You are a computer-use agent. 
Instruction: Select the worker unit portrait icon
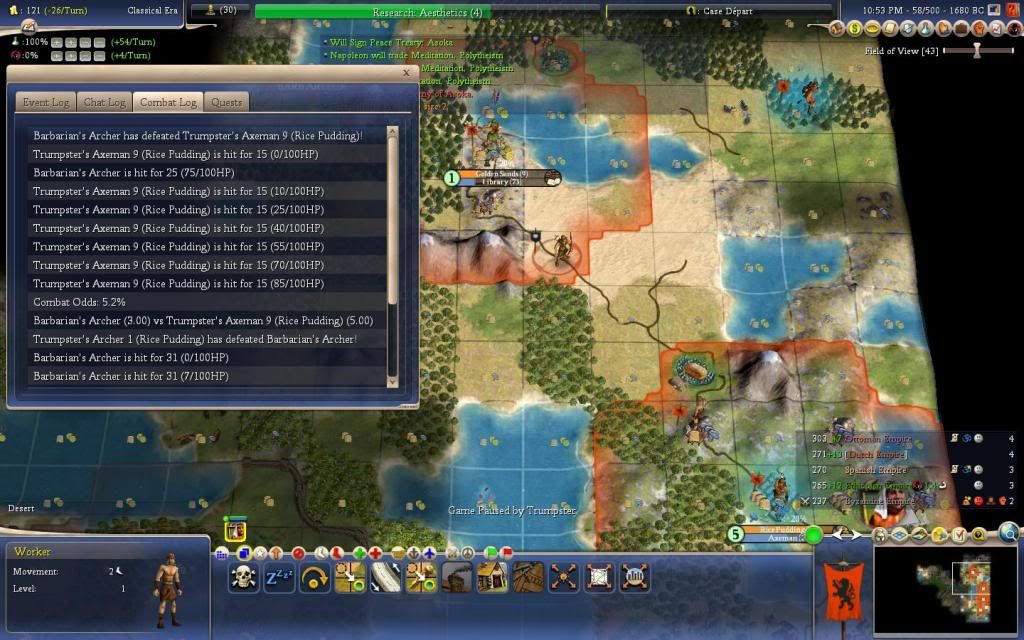[x=236, y=531]
